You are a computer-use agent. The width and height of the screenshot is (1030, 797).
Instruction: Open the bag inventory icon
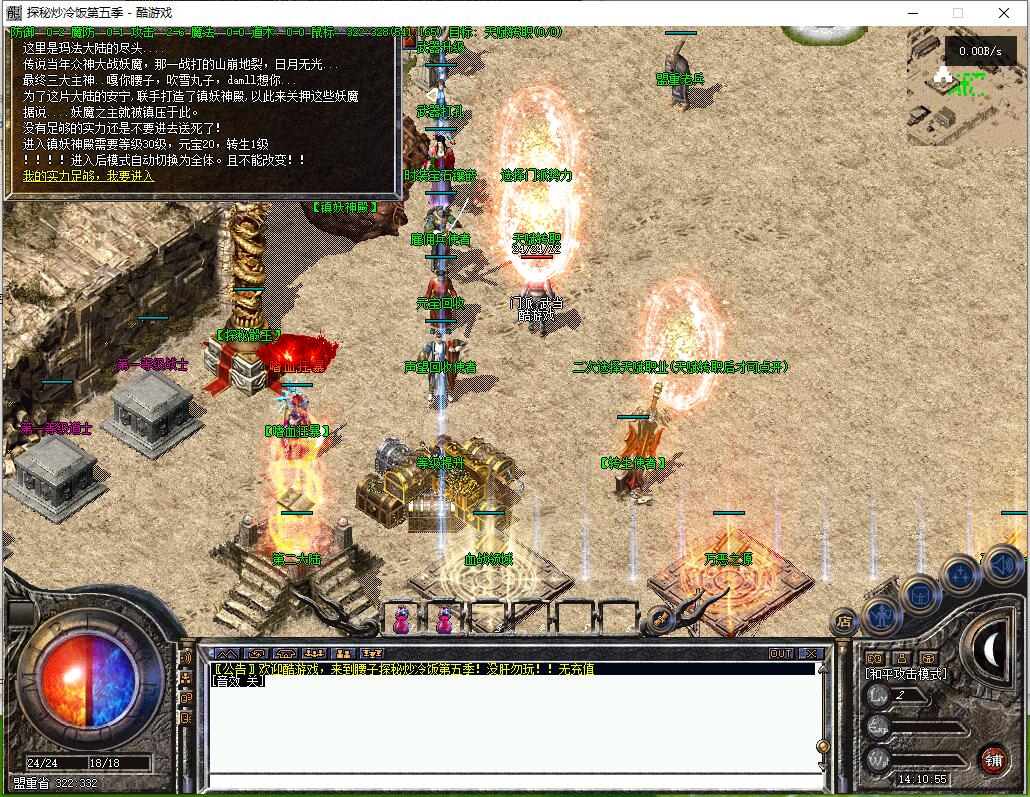919,595
